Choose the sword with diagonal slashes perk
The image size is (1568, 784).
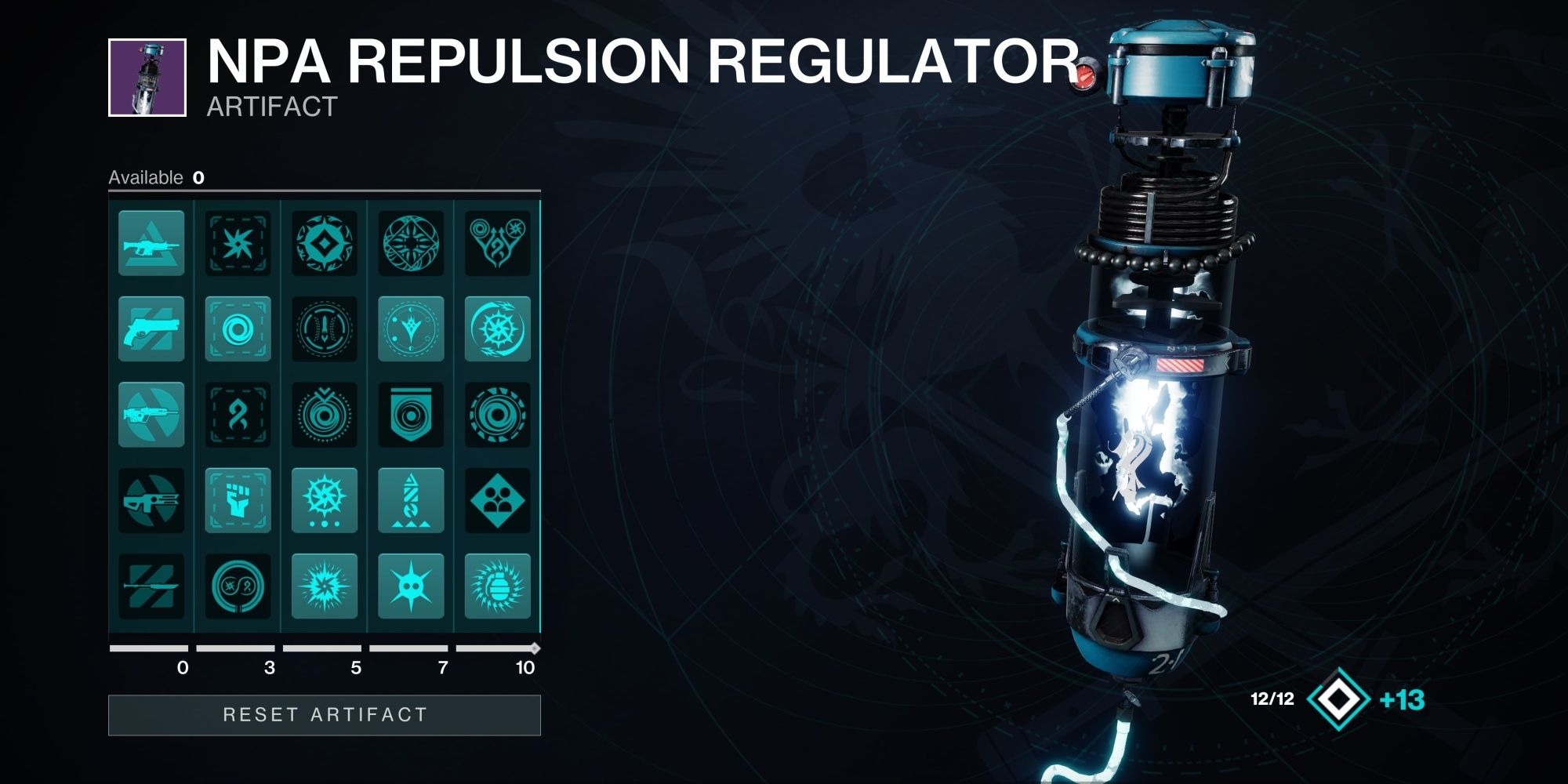click(x=151, y=586)
